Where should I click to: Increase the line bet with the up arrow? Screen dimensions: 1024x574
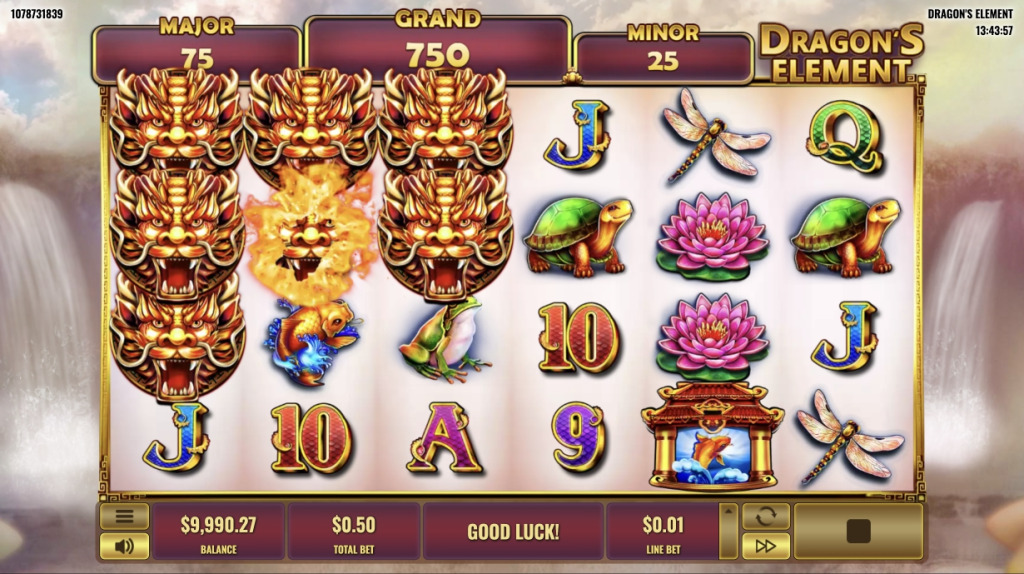[x=729, y=512]
